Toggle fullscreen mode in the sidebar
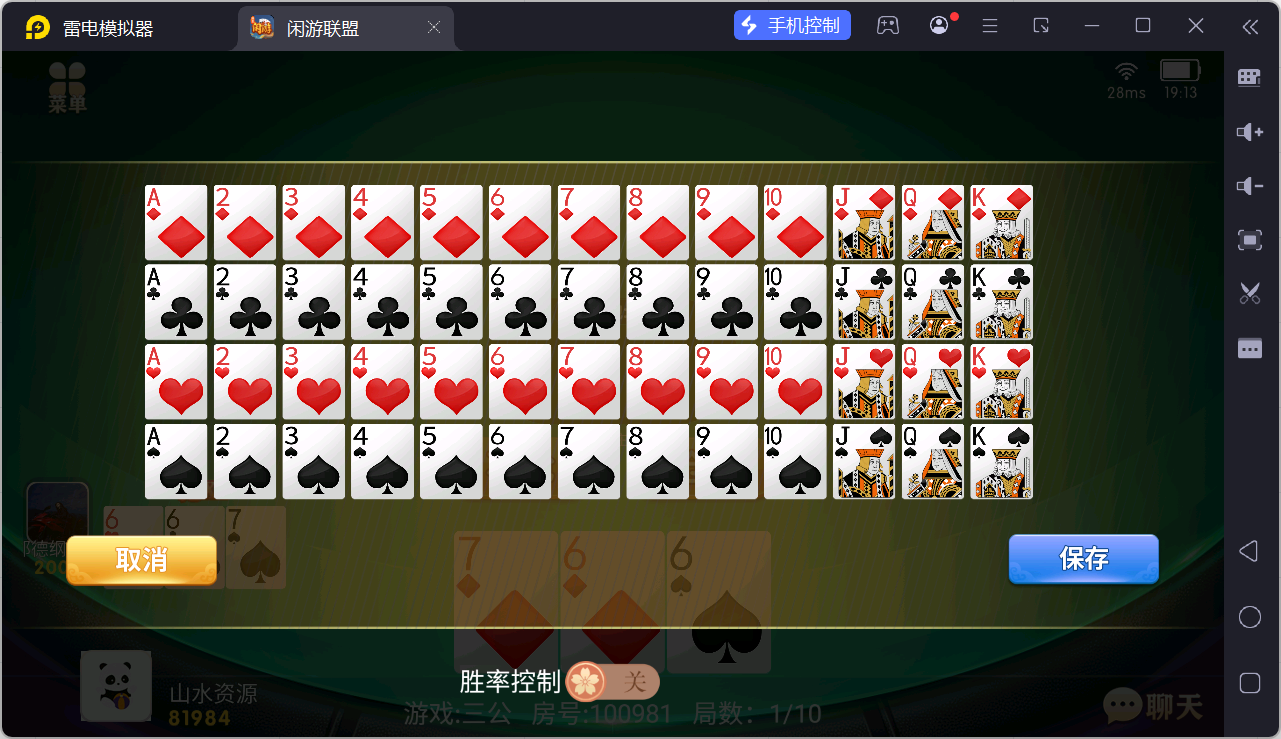Viewport: 1281px width, 739px height. tap(1248, 240)
